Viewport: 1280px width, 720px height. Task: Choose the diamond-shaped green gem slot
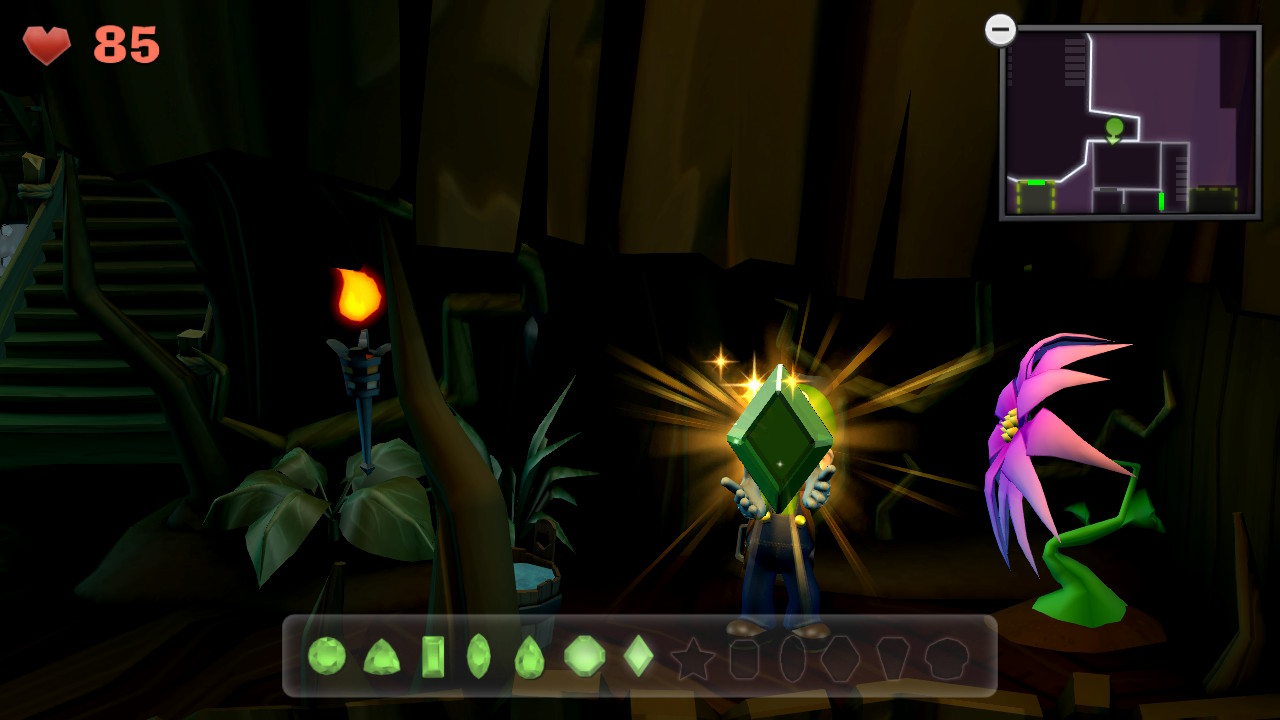[x=638, y=656]
